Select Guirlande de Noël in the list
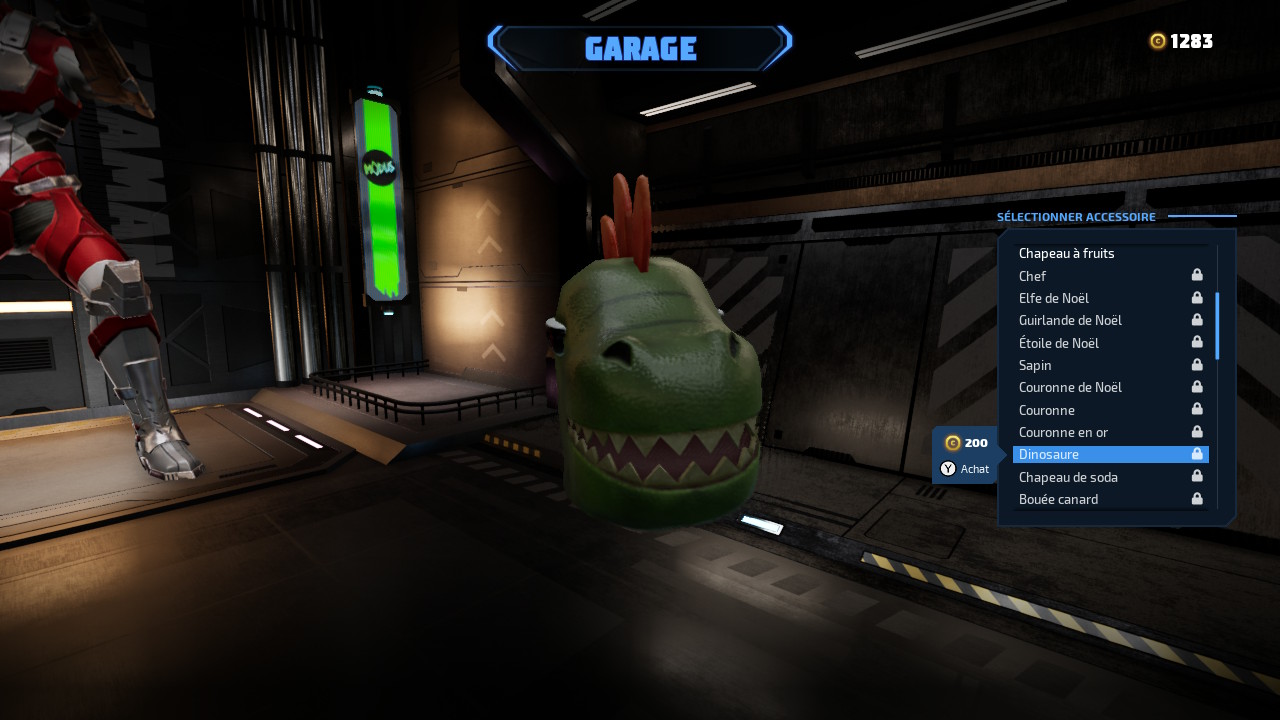The image size is (1280, 720). (x=1070, y=320)
